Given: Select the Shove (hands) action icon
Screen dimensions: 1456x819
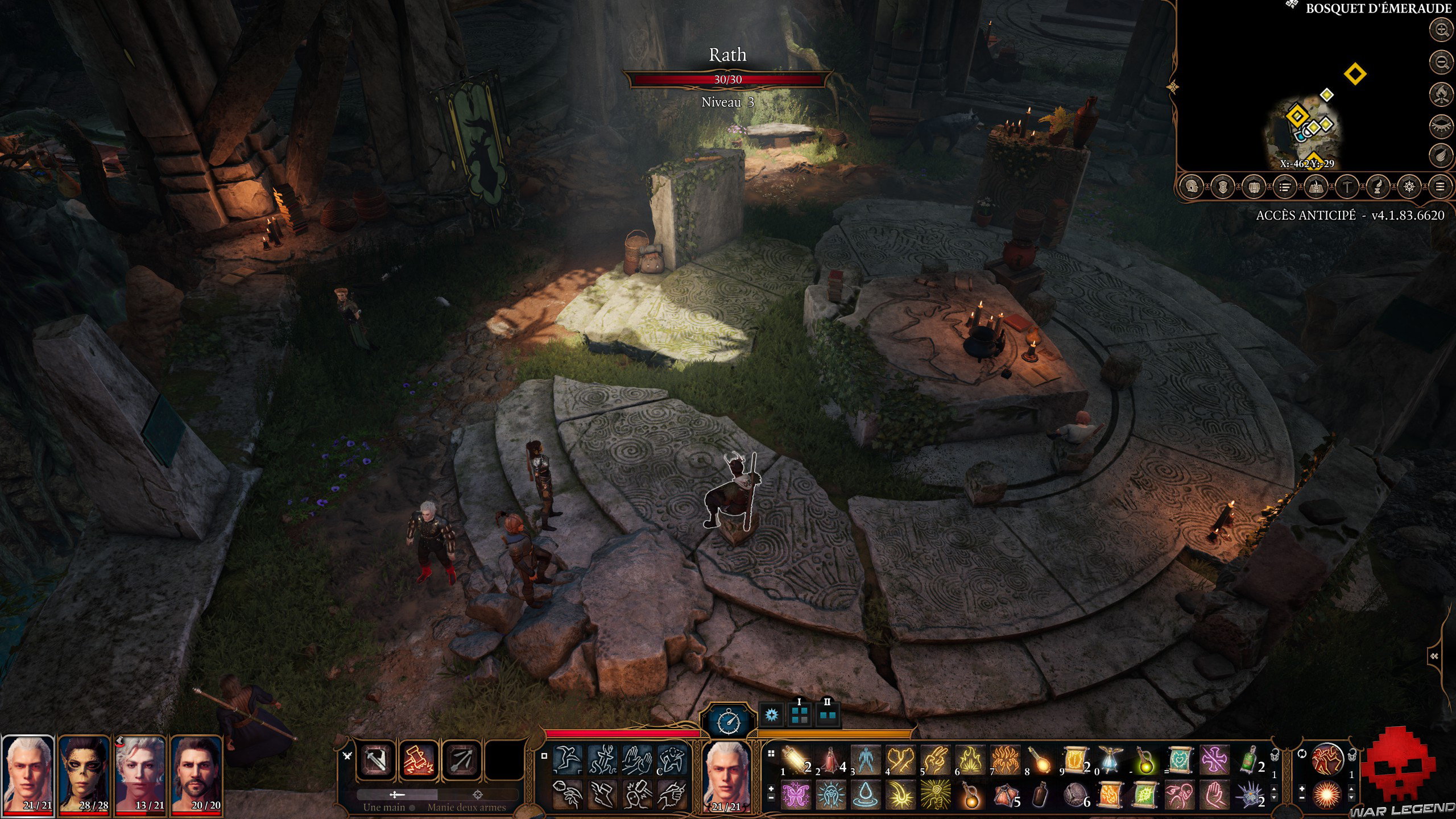Looking at the screenshot, I should coord(638,759).
